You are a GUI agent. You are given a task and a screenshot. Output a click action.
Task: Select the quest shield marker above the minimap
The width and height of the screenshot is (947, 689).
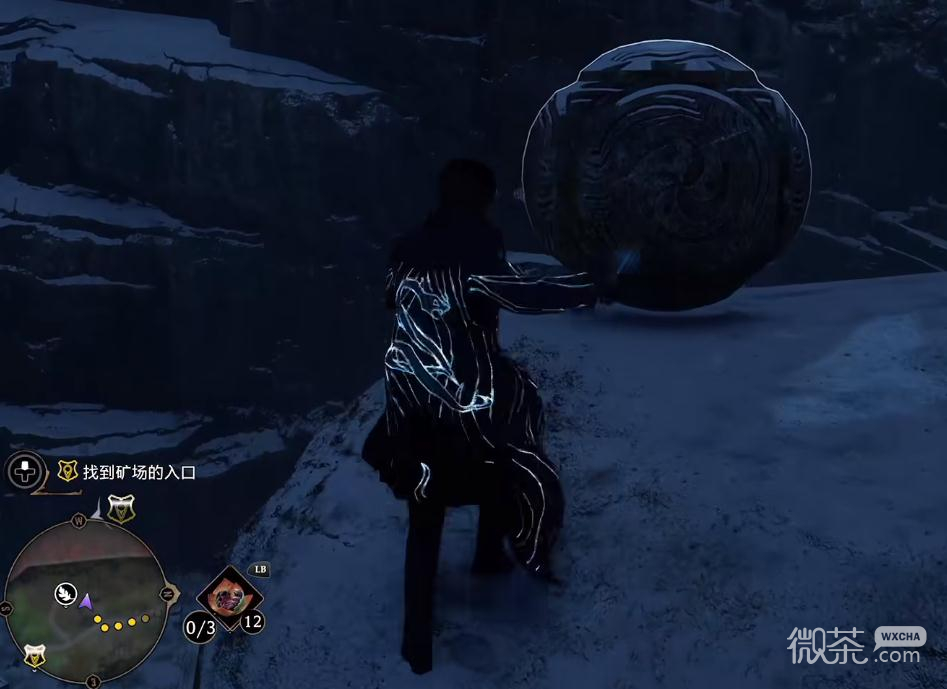tap(121, 509)
